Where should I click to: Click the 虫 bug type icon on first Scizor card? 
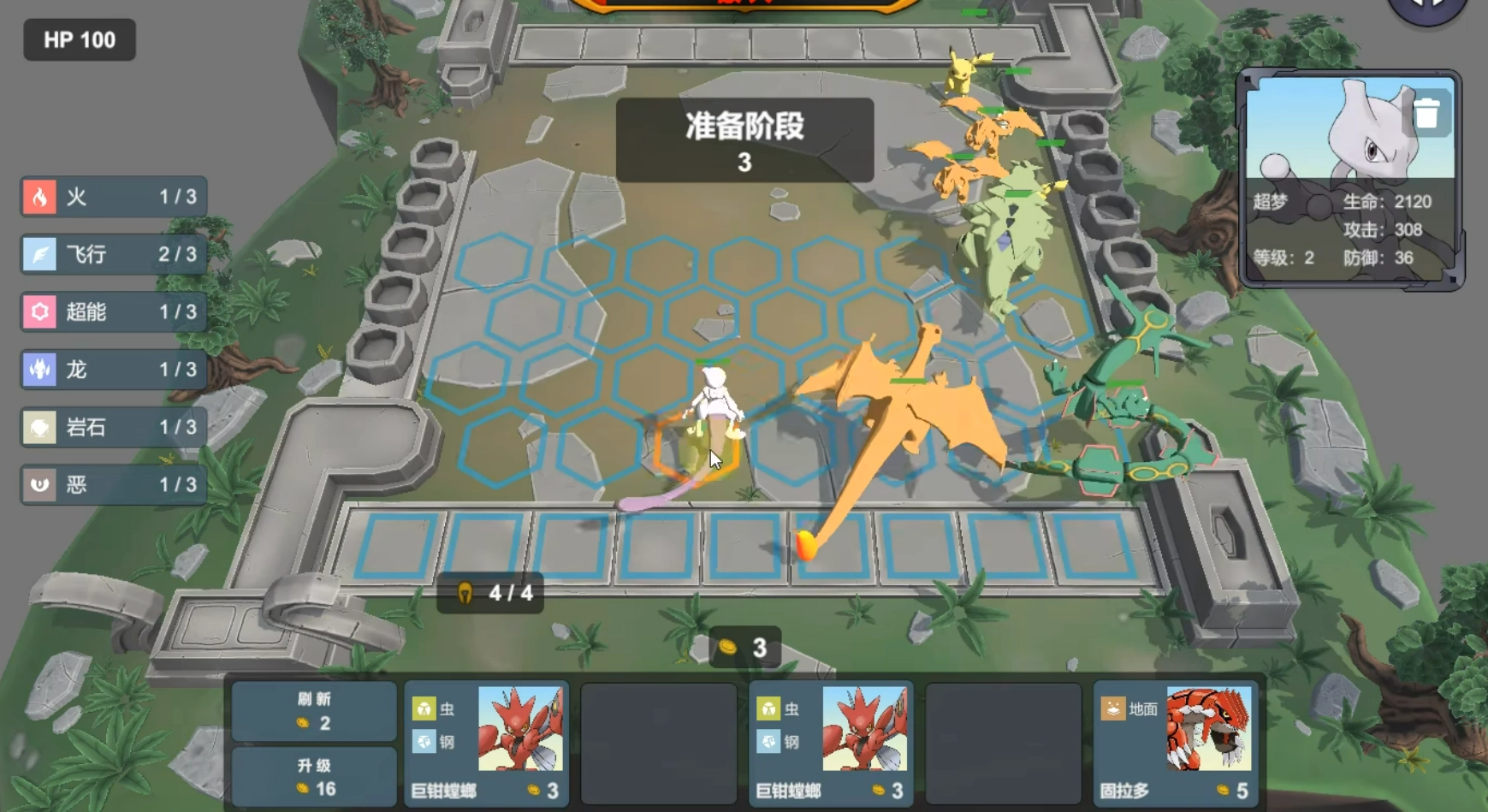click(423, 708)
